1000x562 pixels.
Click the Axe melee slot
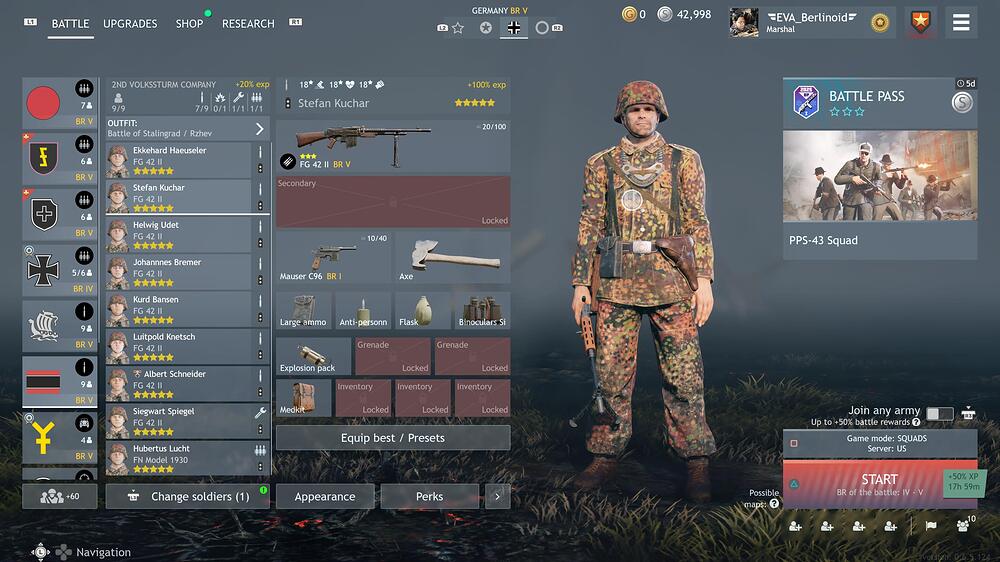452,256
